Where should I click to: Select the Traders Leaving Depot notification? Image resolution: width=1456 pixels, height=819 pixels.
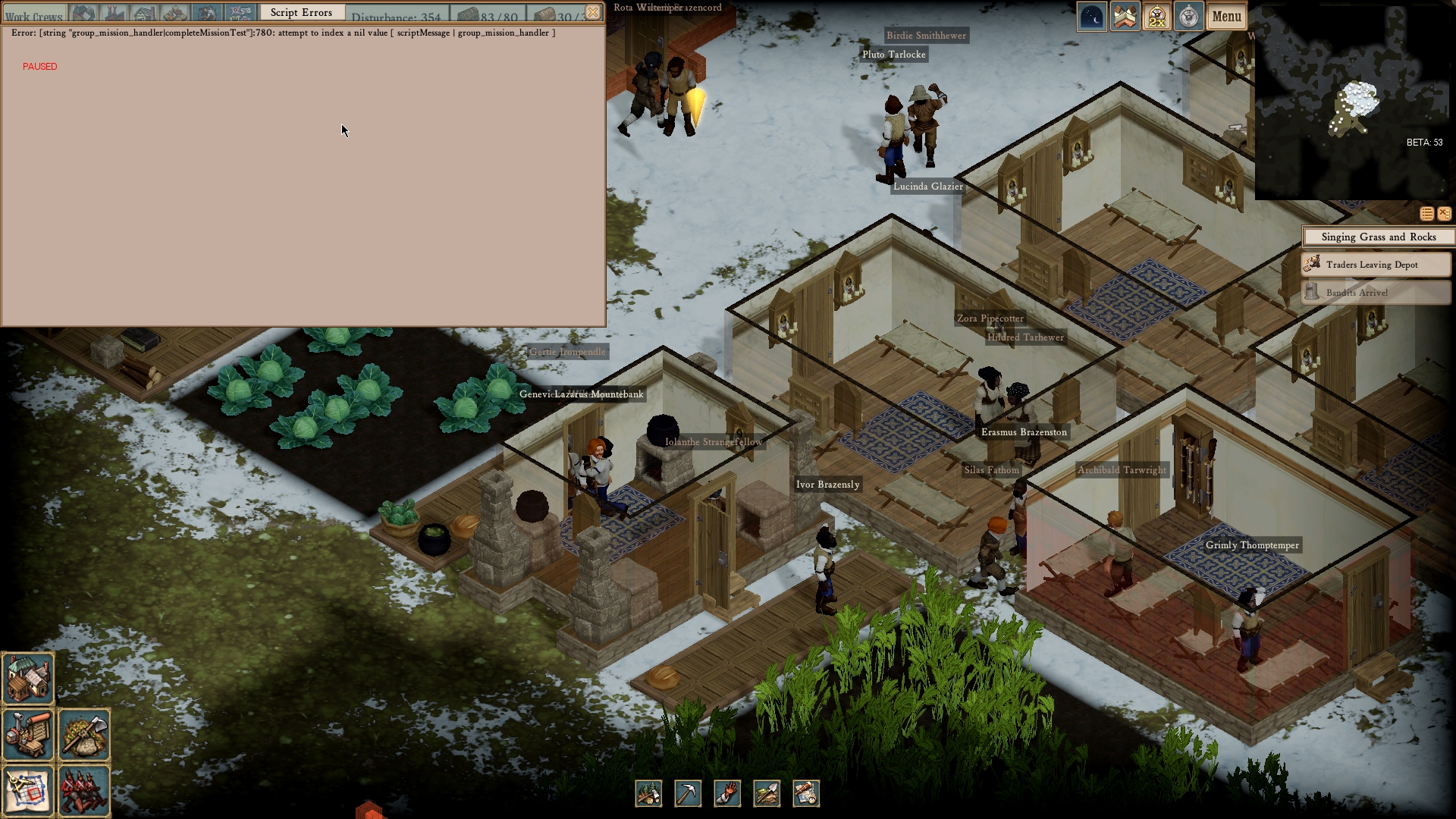click(x=1376, y=265)
